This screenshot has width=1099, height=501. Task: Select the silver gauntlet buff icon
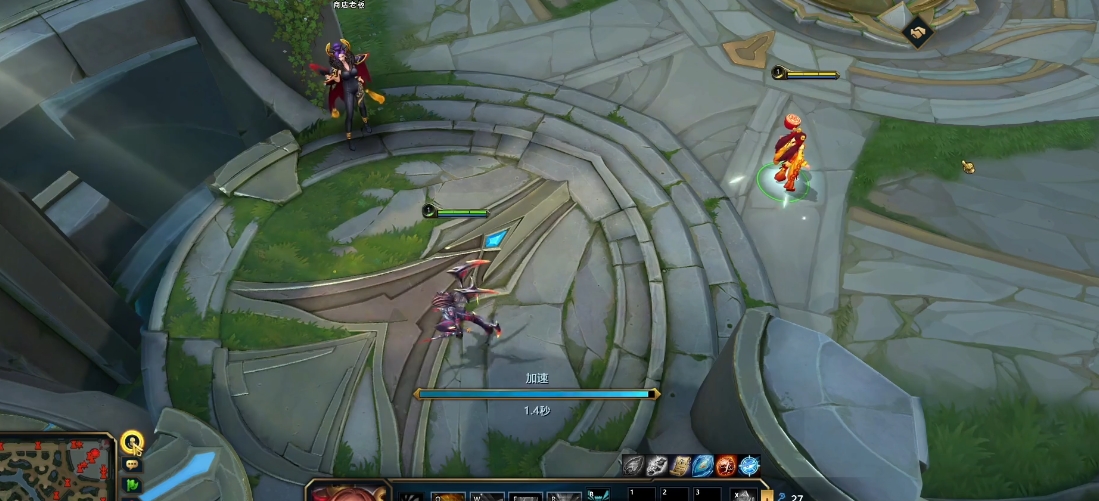[656, 465]
